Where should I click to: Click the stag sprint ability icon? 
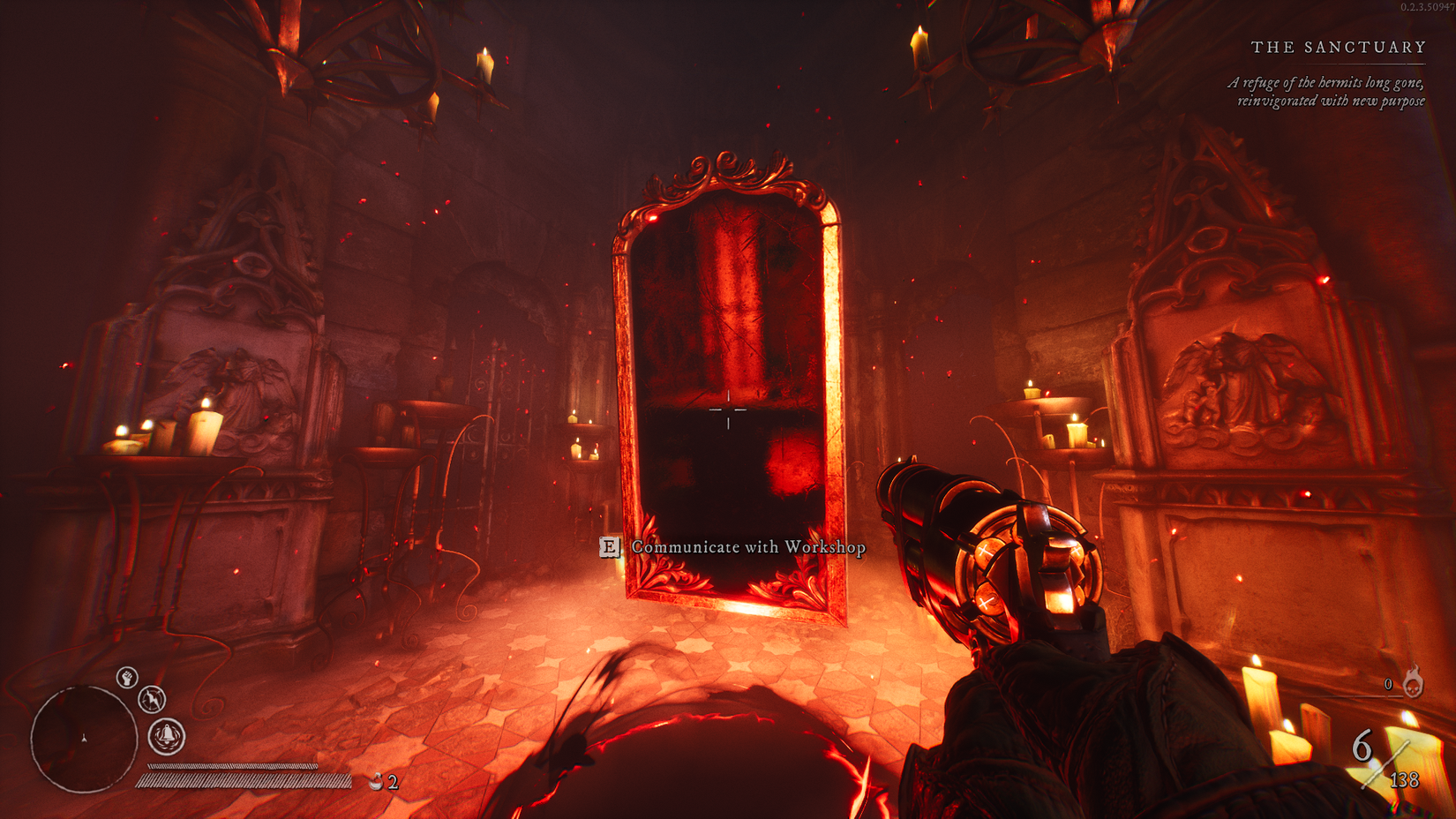[x=152, y=701]
